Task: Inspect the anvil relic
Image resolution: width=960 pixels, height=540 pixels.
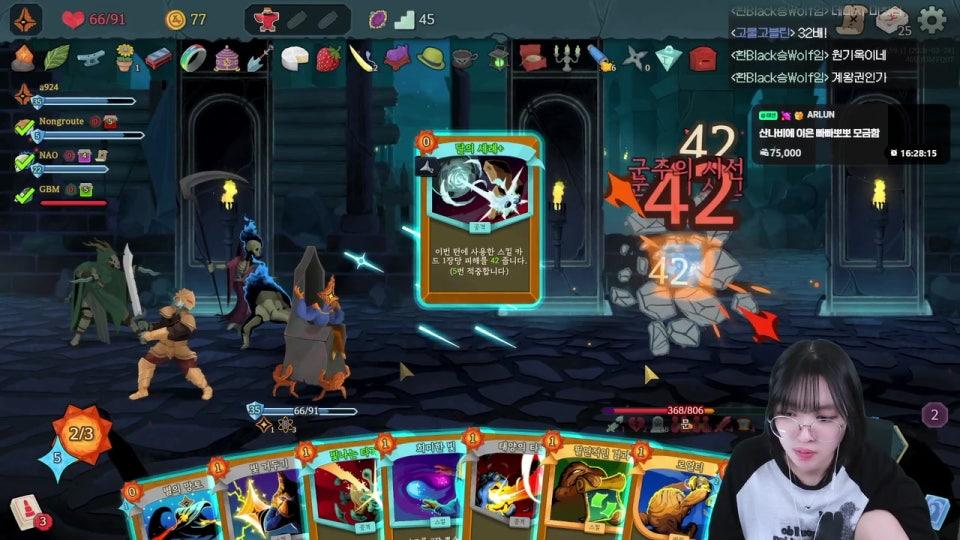Action: tap(90, 58)
